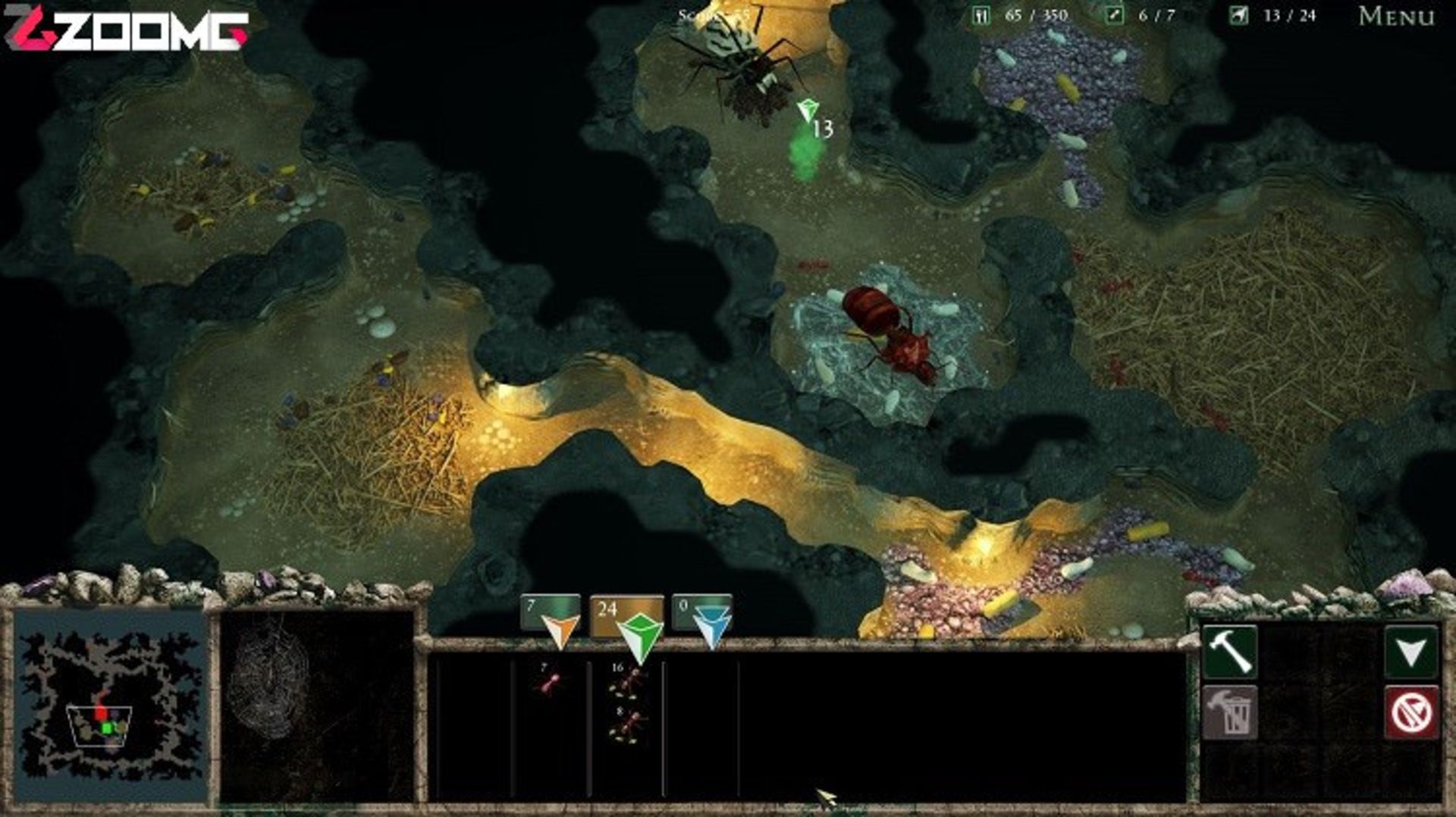Viewport: 1456px width, 817px height.
Task: Click the green marker numbered 13 on the field
Action: 808,112
